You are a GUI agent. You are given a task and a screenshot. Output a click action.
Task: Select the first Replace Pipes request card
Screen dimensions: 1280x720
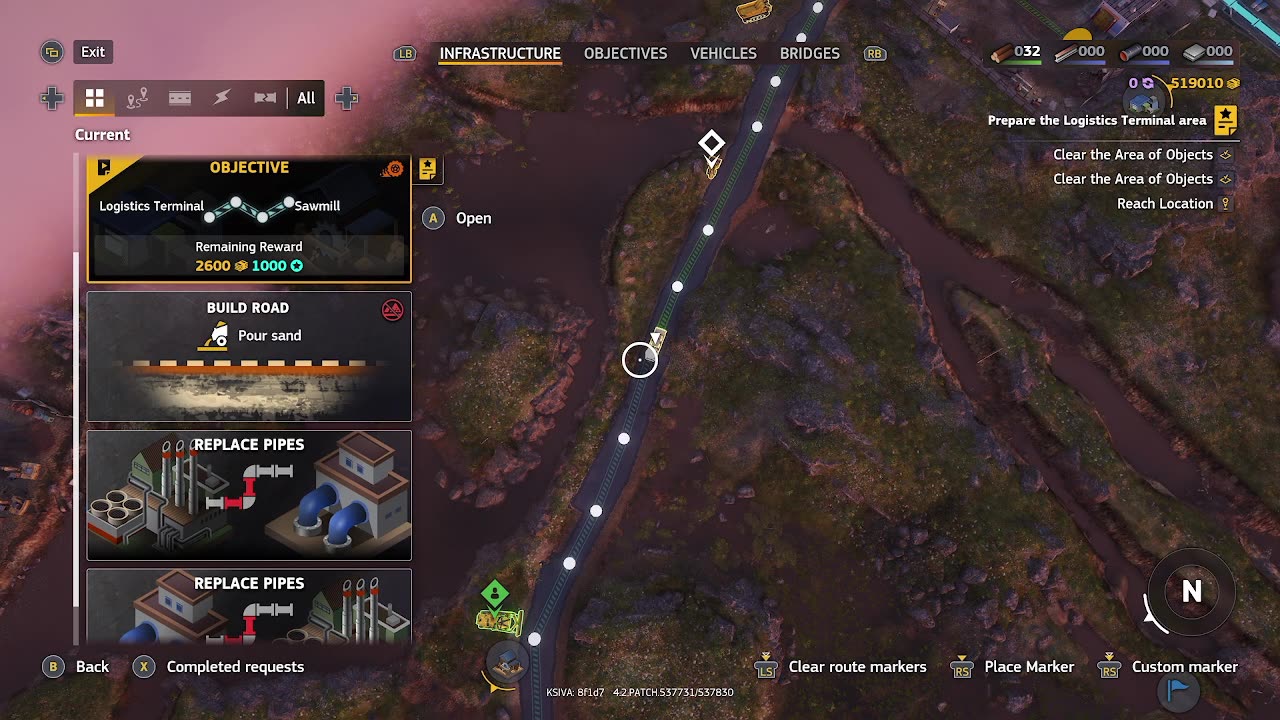click(249, 495)
